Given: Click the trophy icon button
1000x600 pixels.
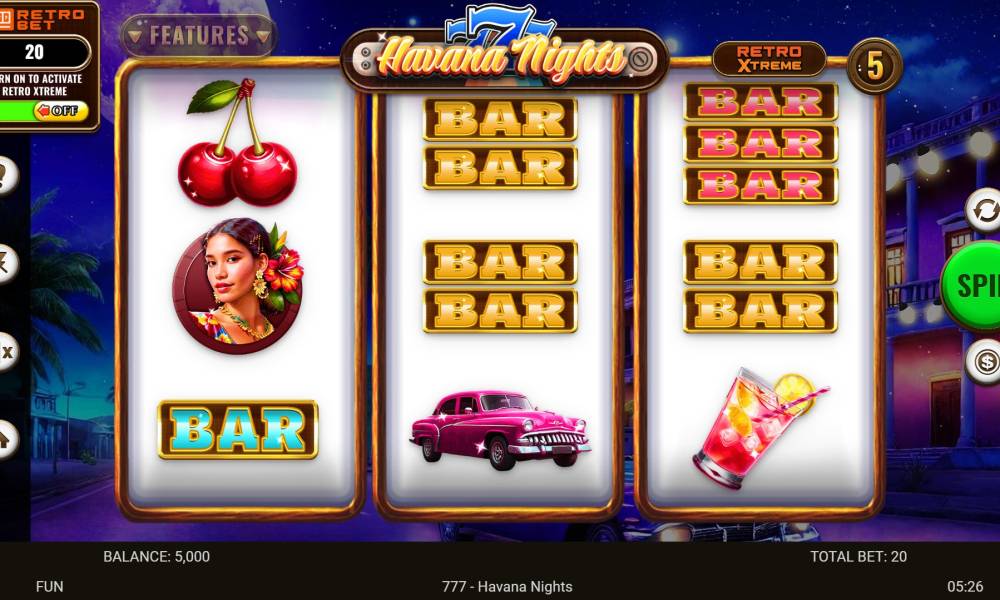Looking at the screenshot, I should 5,176.
